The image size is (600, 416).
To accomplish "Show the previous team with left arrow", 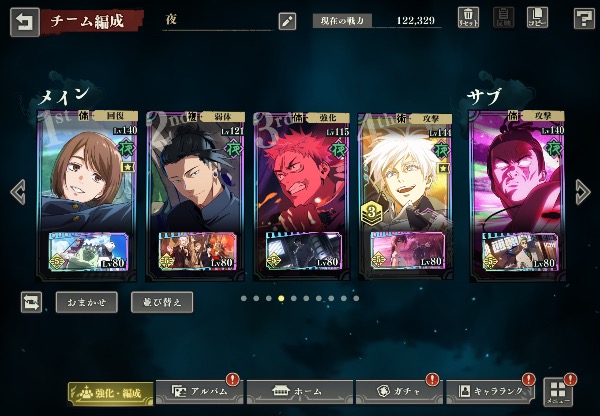I will pyautogui.click(x=15, y=191).
